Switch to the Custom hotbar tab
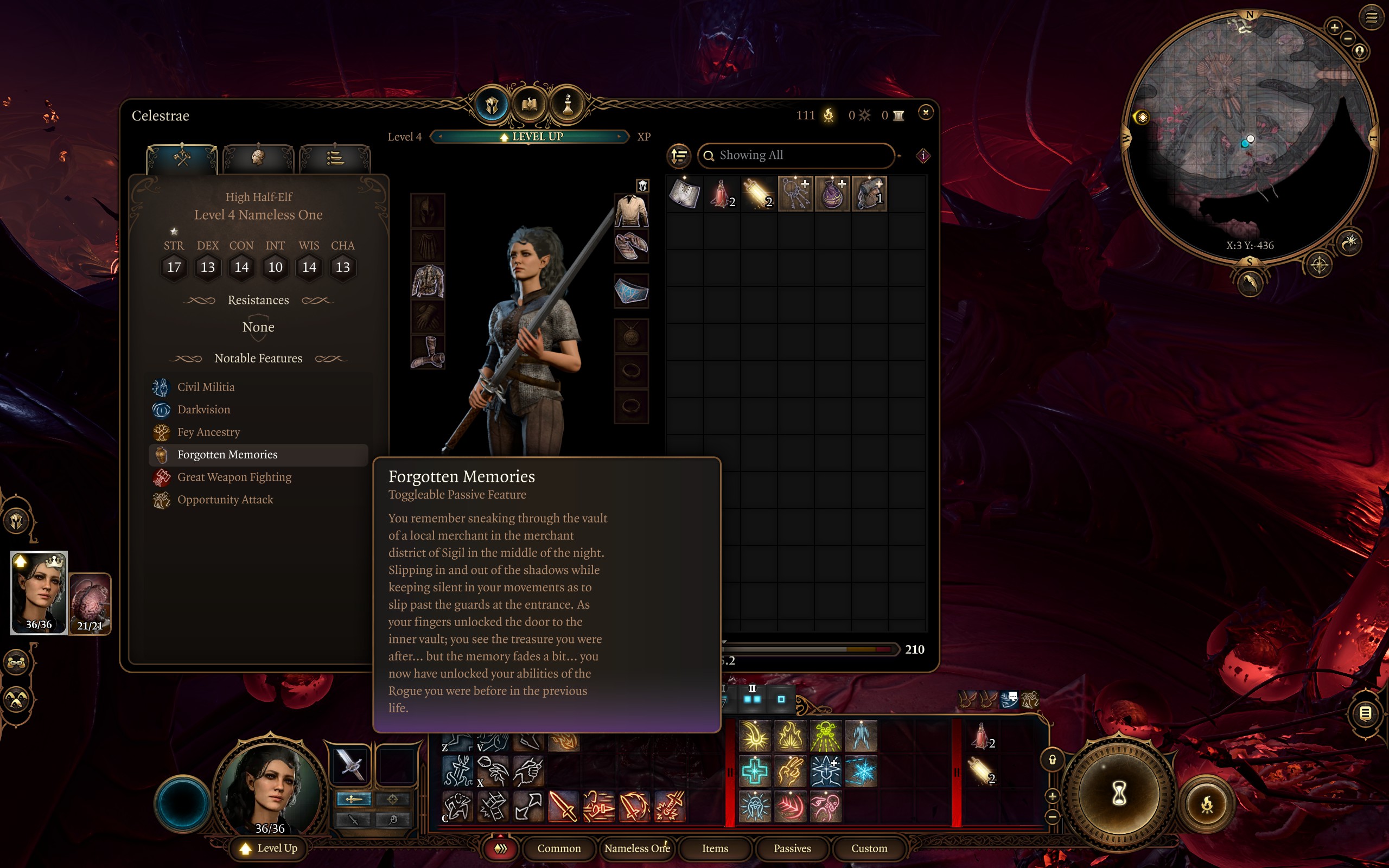The height and width of the screenshot is (868, 1389). [x=869, y=848]
